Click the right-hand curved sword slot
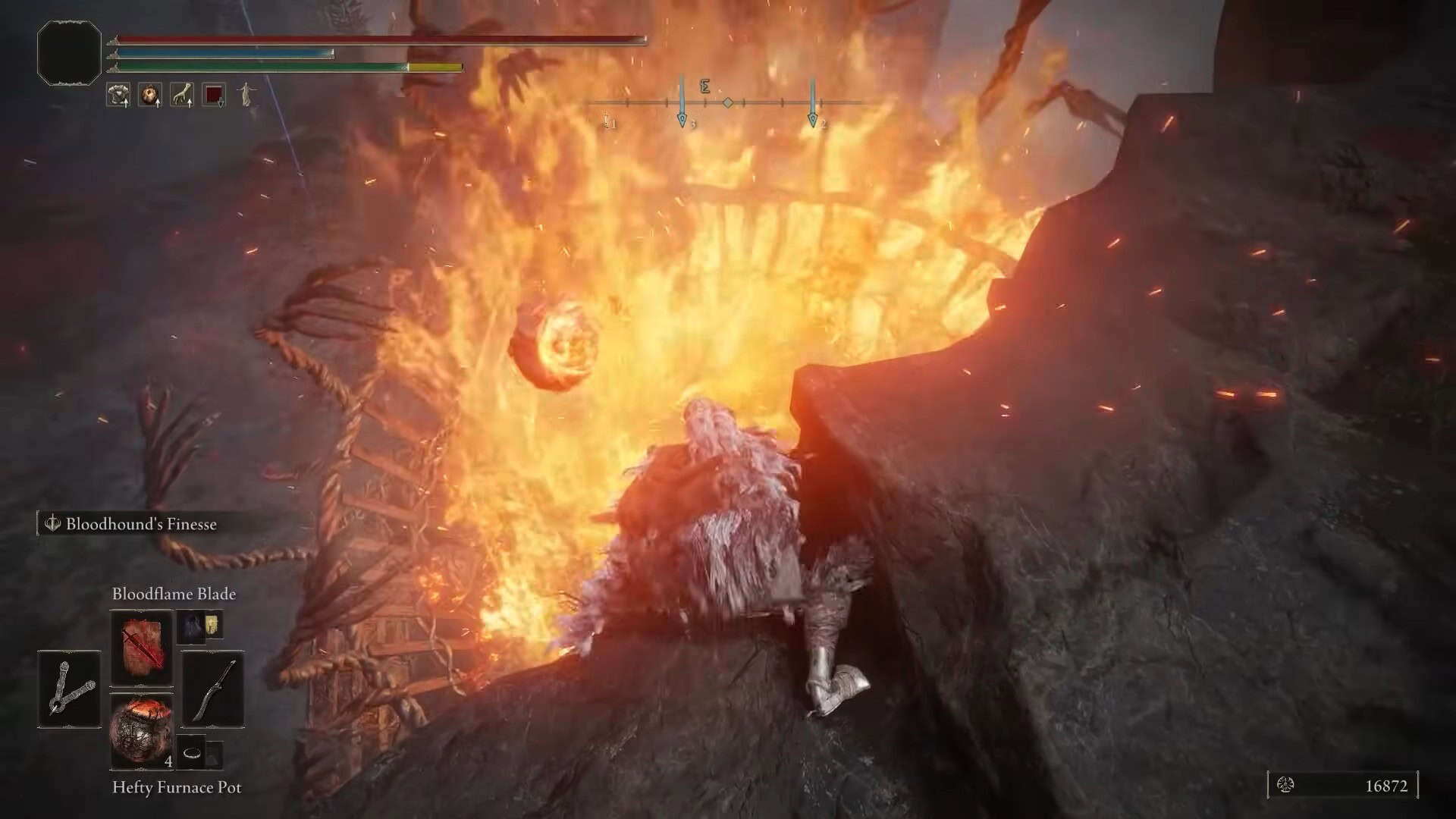1456x819 pixels. click(213, 689)
